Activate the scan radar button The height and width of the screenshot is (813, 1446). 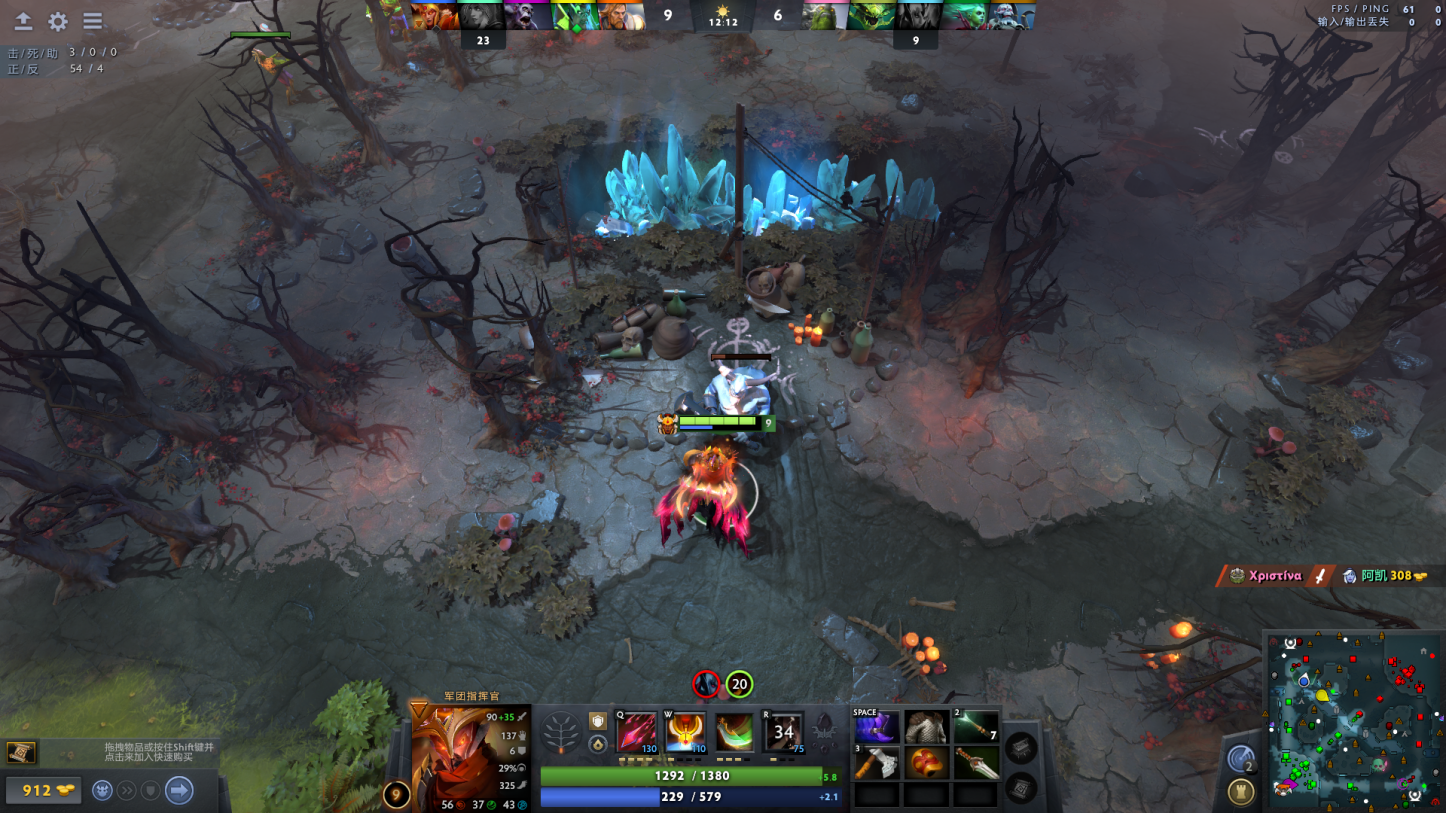pos(1241,758)
